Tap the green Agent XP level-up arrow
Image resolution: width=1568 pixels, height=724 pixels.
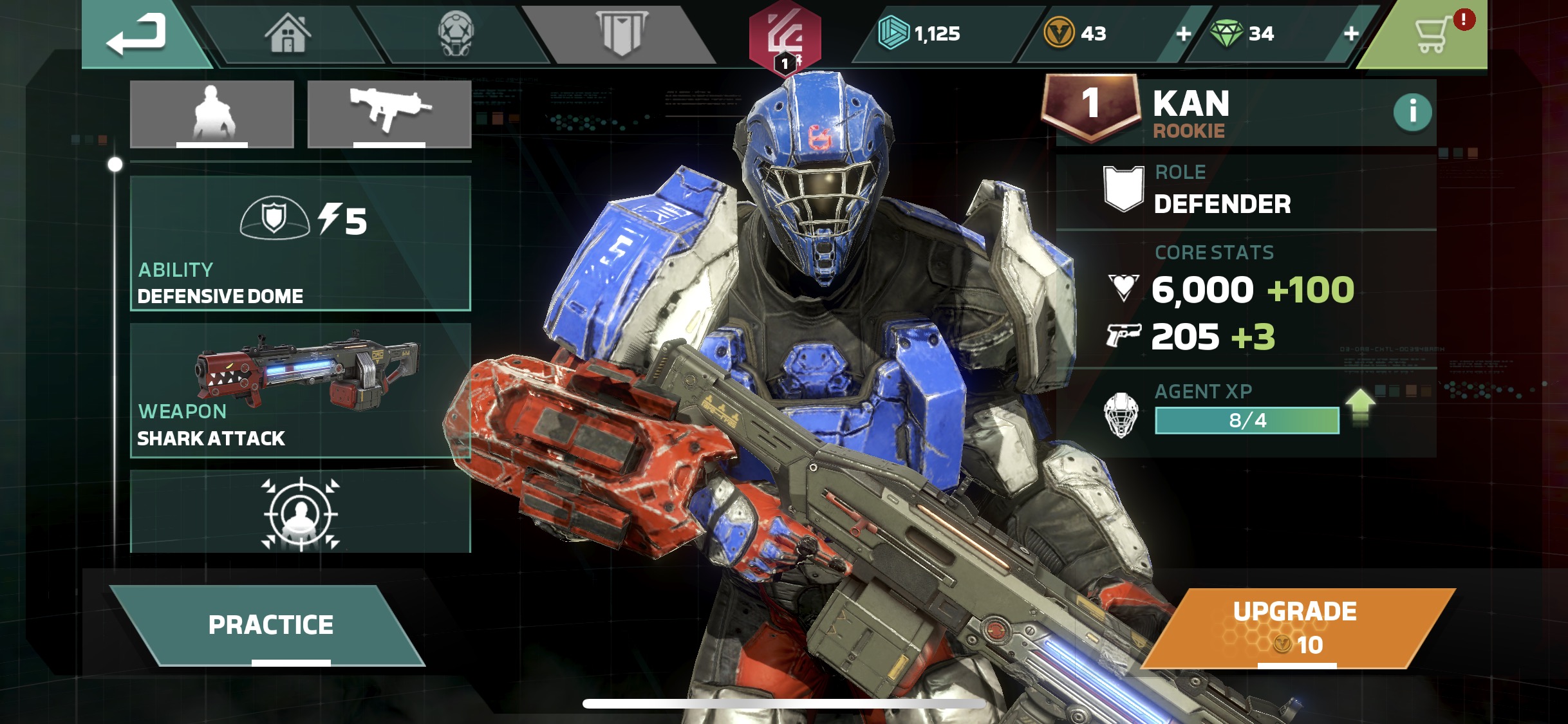(x=1359, y=407)
